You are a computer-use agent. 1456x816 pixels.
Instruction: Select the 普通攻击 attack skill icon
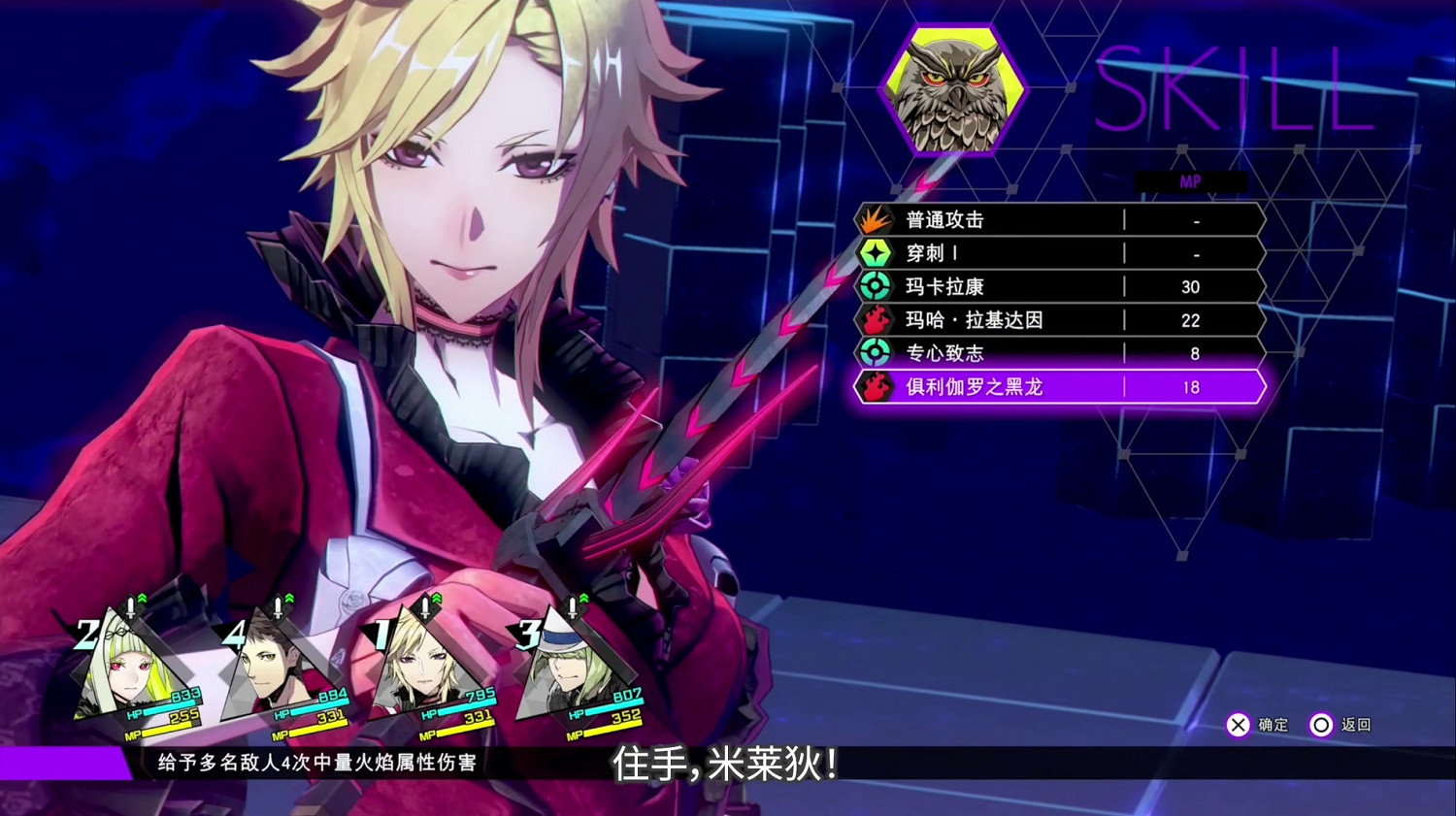(x=875, y=219)
